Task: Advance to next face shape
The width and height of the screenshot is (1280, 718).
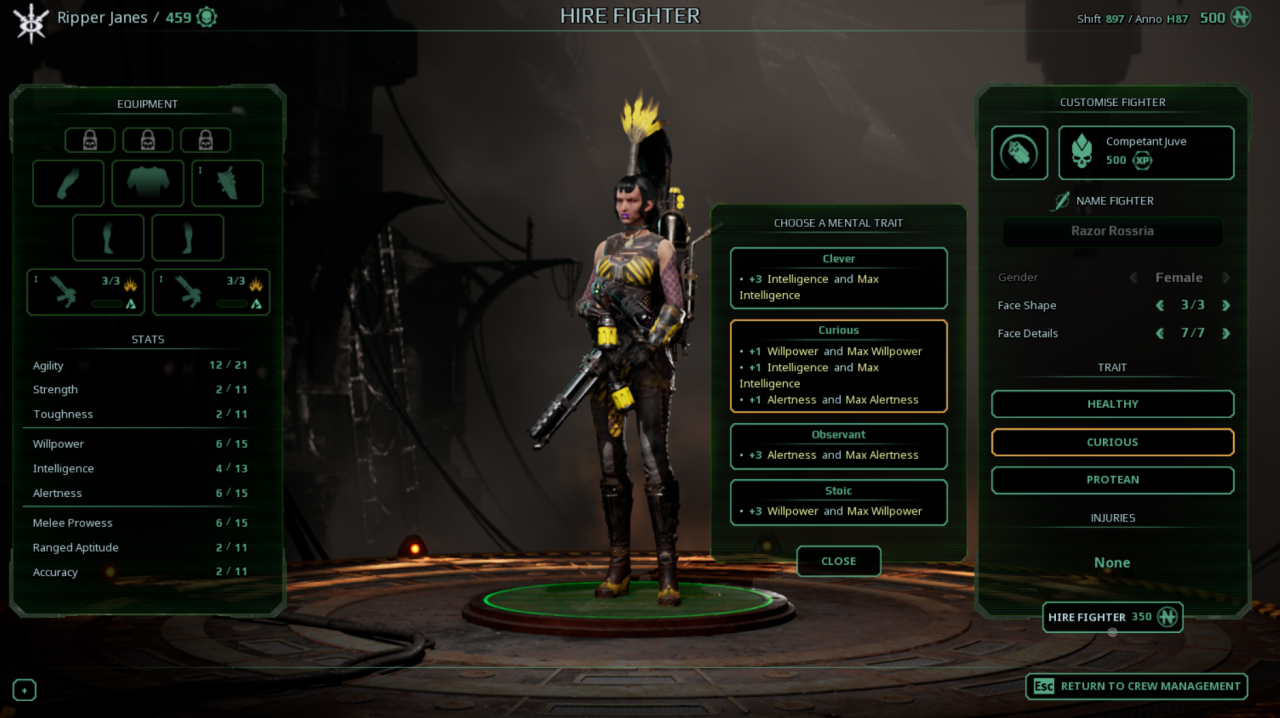Action: point(1226,305)
